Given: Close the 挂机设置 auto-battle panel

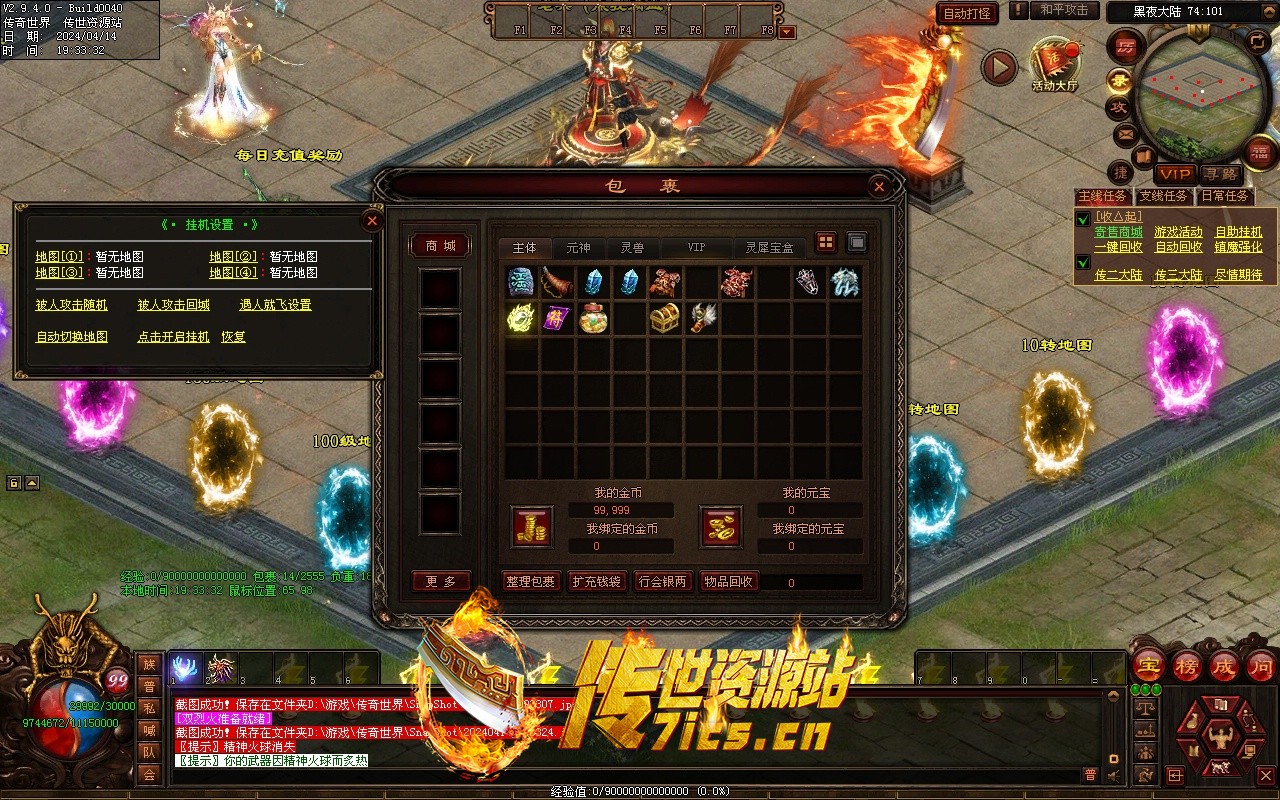Looking at the screenshot, I should (x=372, y=221).
